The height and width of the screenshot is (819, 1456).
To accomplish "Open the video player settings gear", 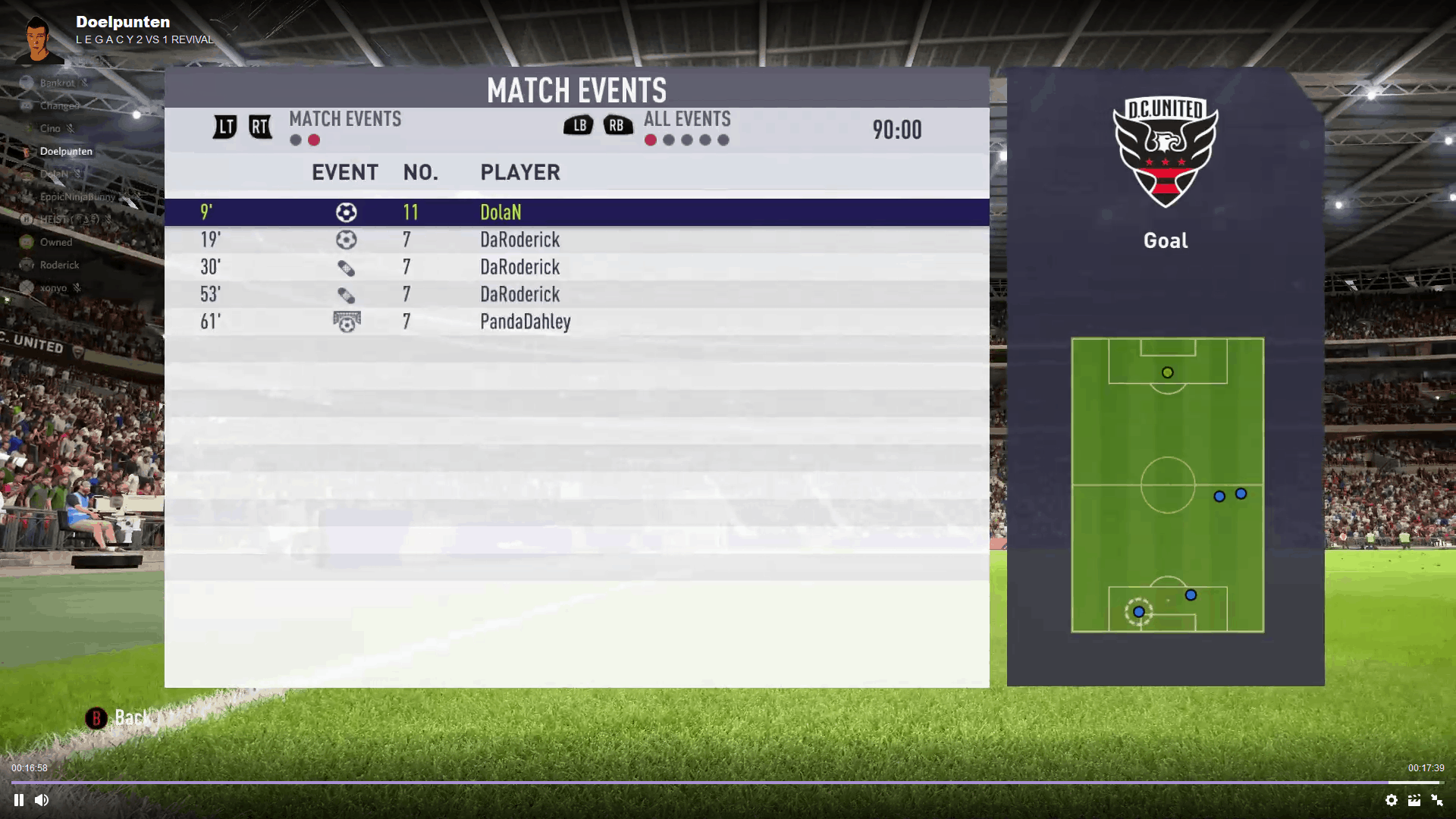I will (x=1392, y=800).
